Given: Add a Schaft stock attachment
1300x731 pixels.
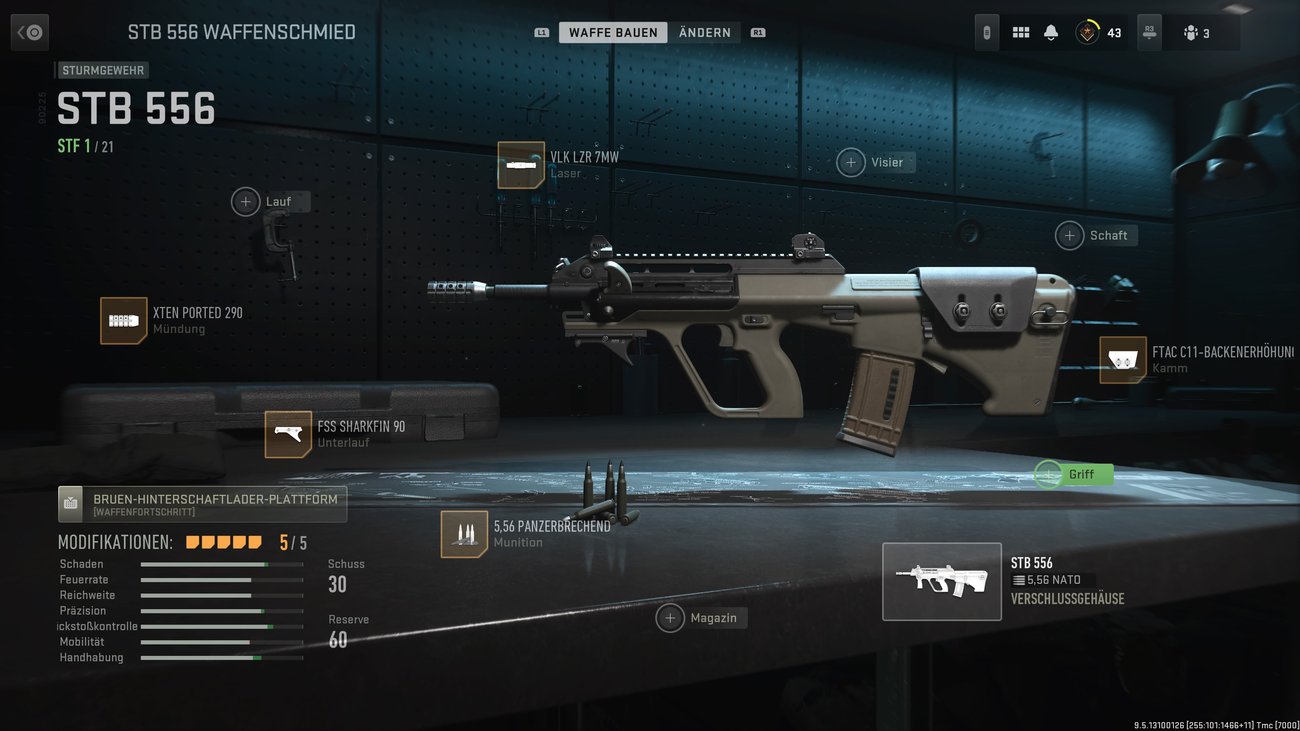Looking at the screenshot, I should click(x=1070, y=235).
